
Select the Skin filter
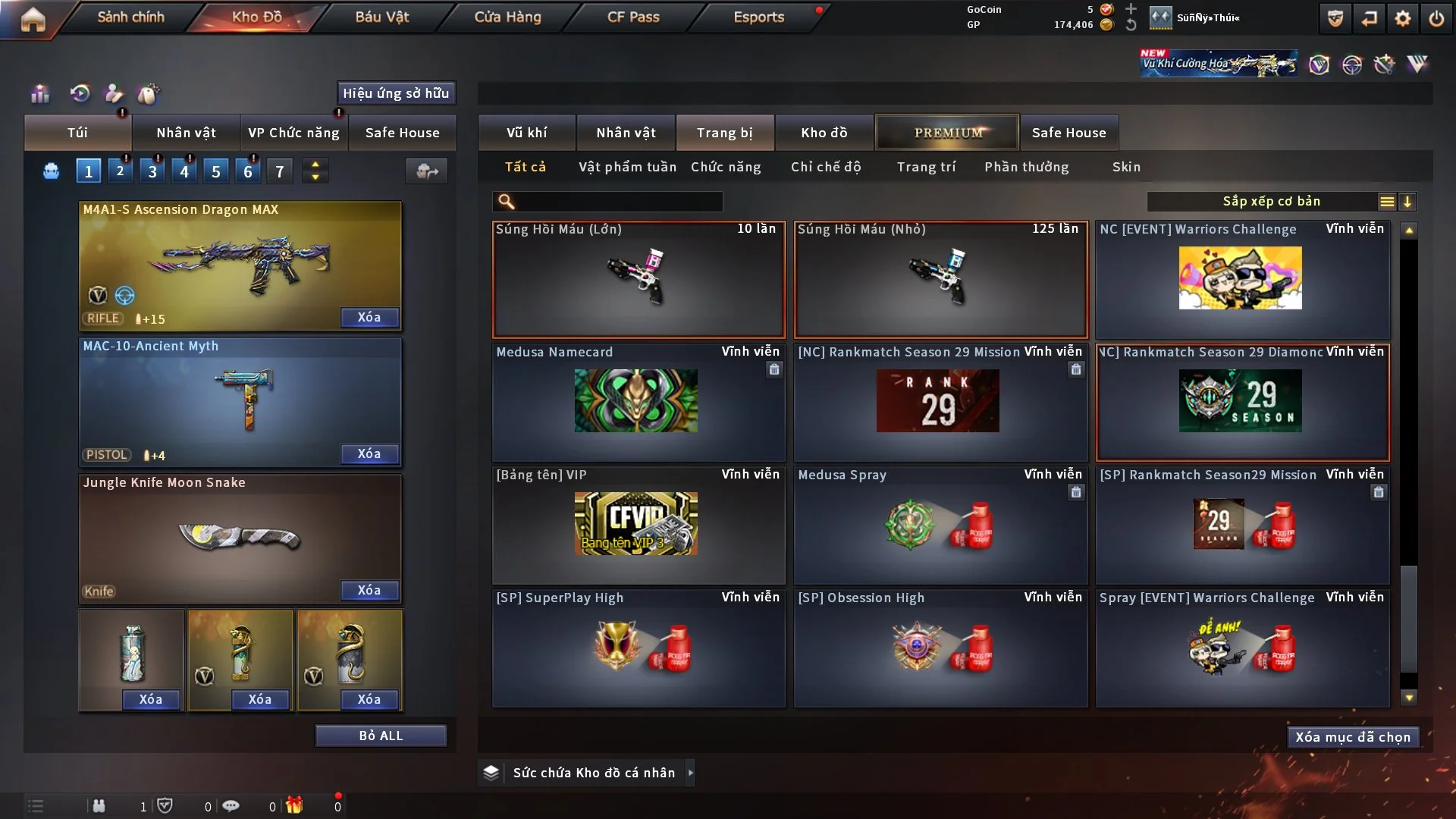(x=1126, y=167)
